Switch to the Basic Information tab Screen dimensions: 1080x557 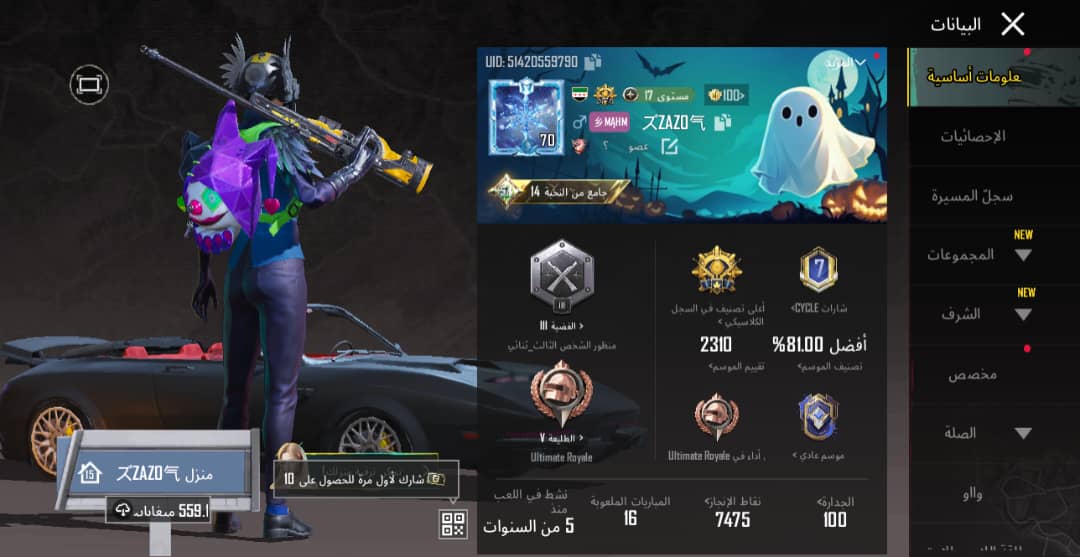click(x=964, y=77)
